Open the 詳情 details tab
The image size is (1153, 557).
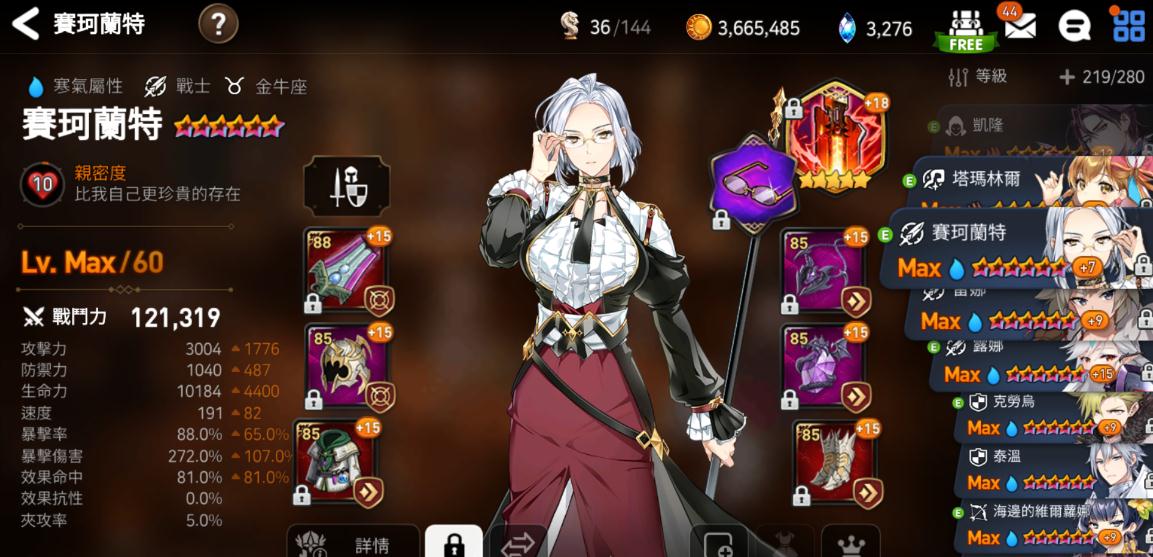click(x=355, y=543)
